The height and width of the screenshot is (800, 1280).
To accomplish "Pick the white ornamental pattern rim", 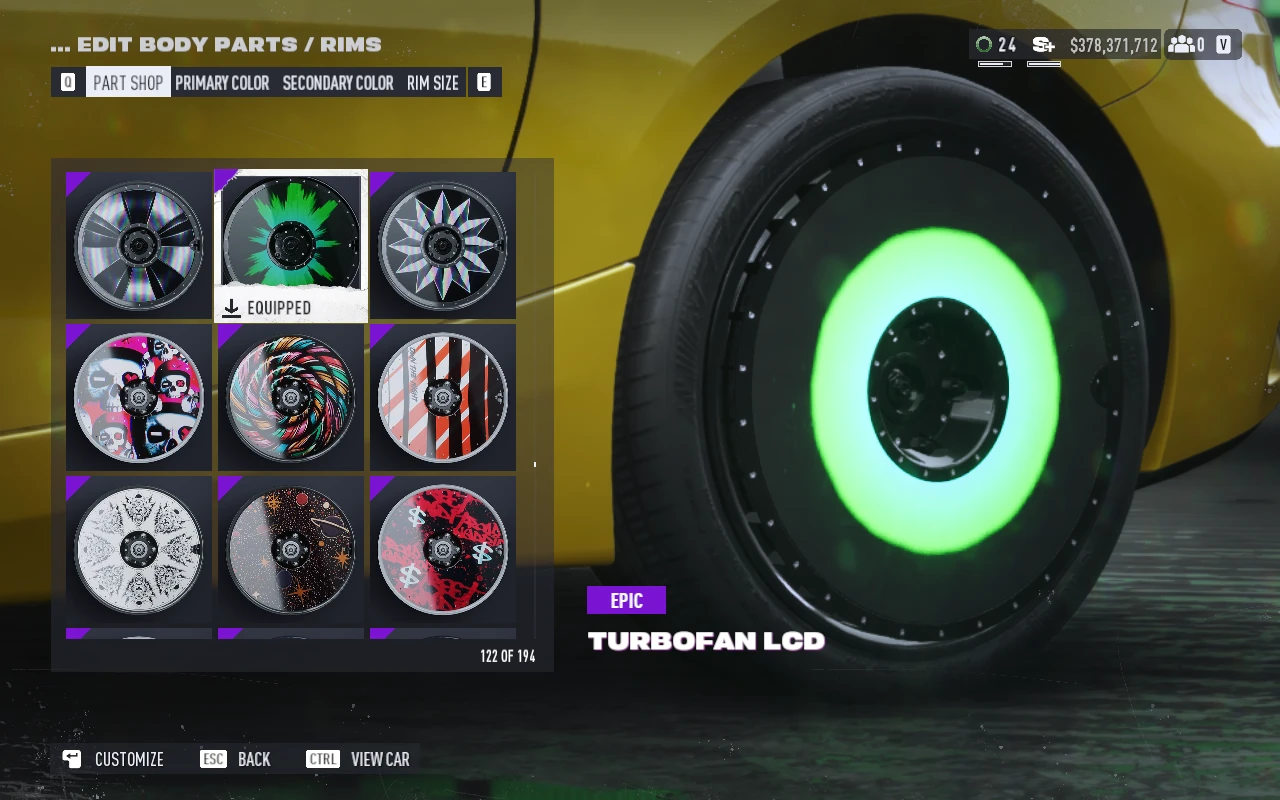I will tap(139, 549).
